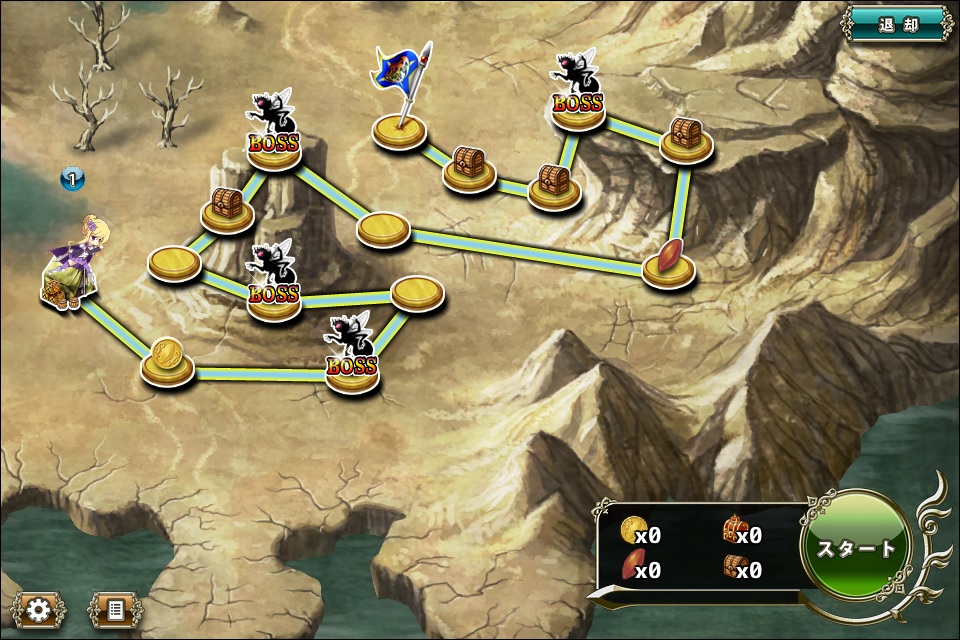Open the document list icon
The height and width of the screenshot is (640, 960).
114,609
